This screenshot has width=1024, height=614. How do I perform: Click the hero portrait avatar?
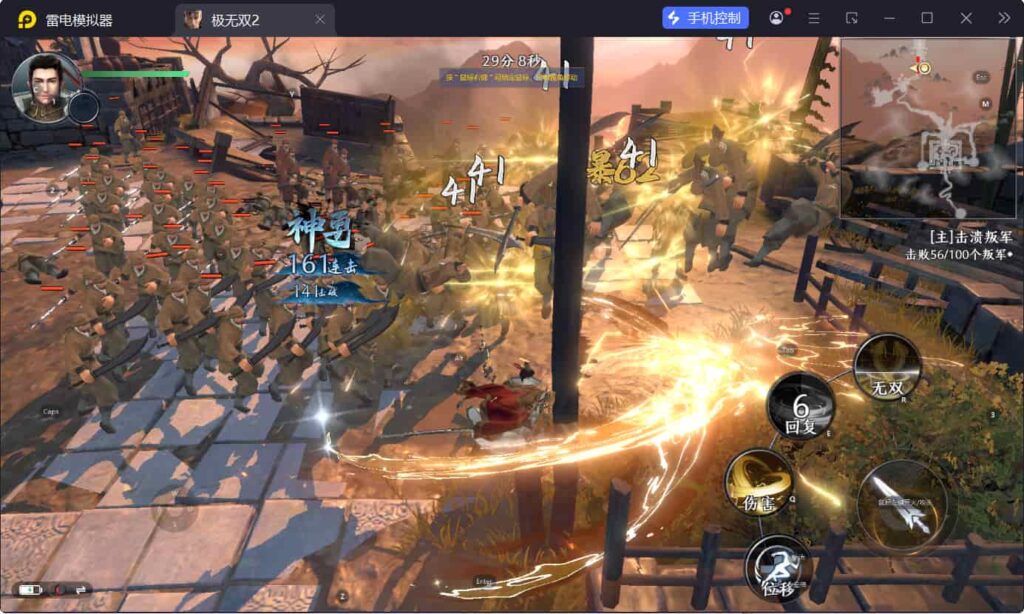point(45,86)
